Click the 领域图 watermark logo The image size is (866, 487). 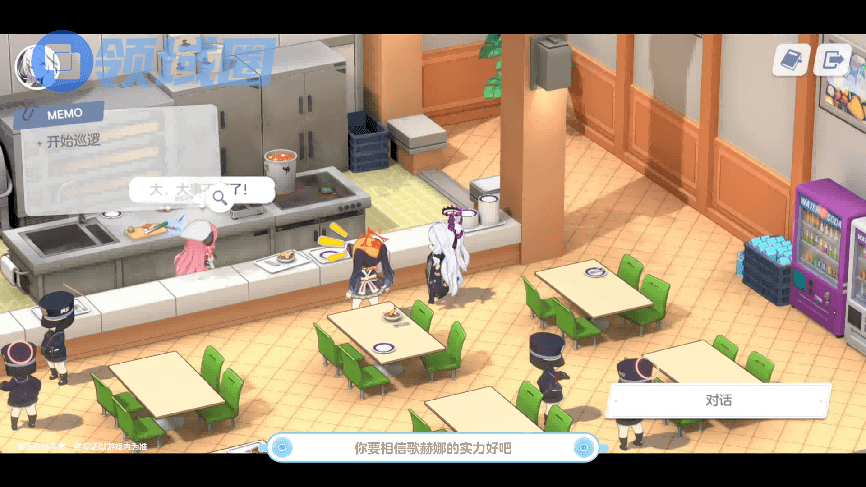155,62
